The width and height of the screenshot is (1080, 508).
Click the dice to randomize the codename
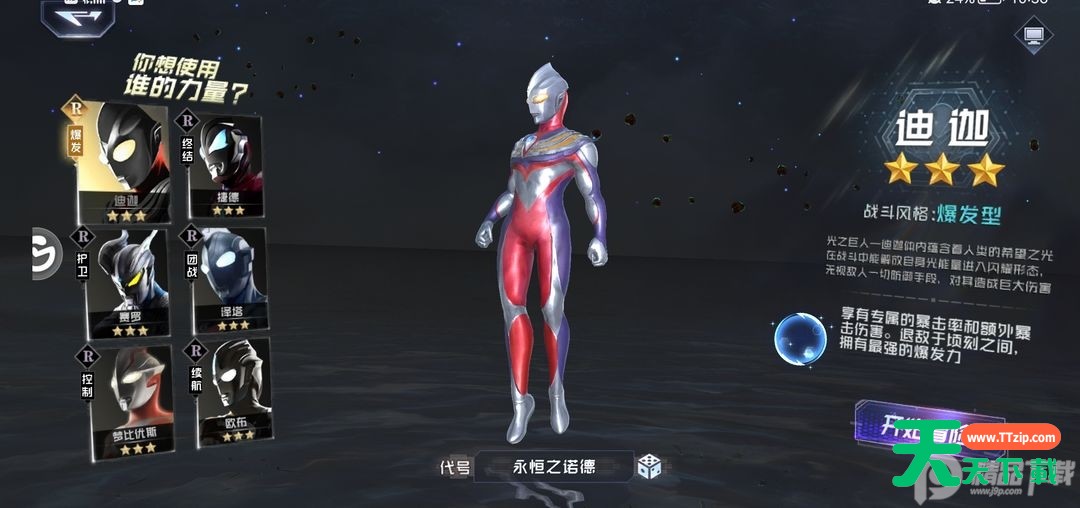tap(650, 466)
